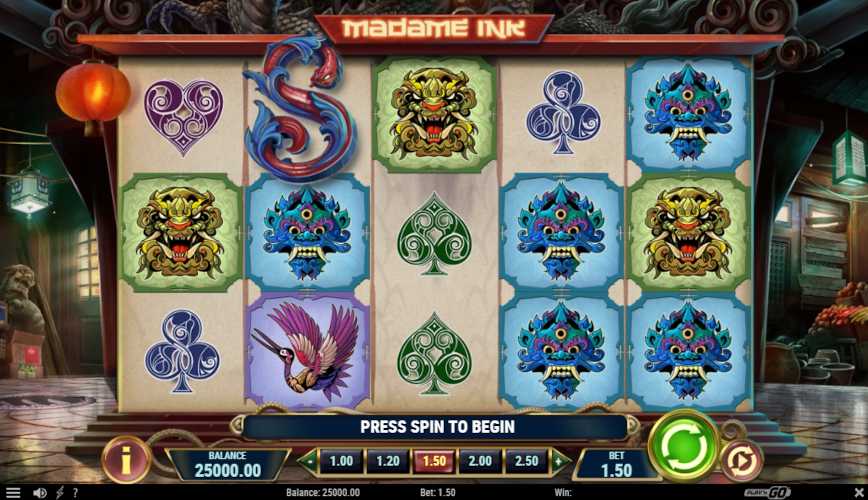Toggle the lightning bolt fast play
Viewport: 868px width, 500px height.
59,493
